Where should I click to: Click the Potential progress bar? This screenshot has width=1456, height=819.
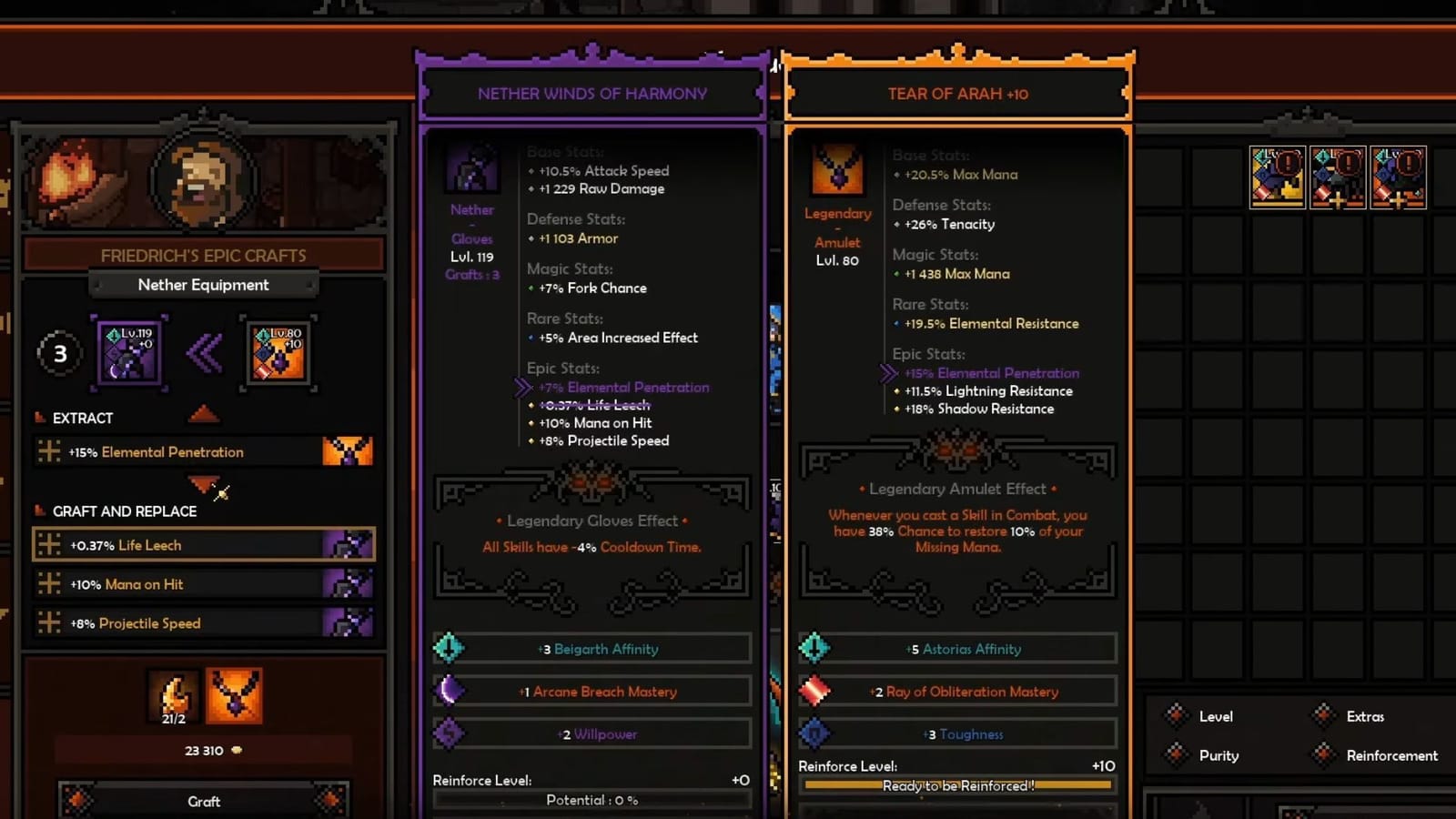(x=591, y=799)
